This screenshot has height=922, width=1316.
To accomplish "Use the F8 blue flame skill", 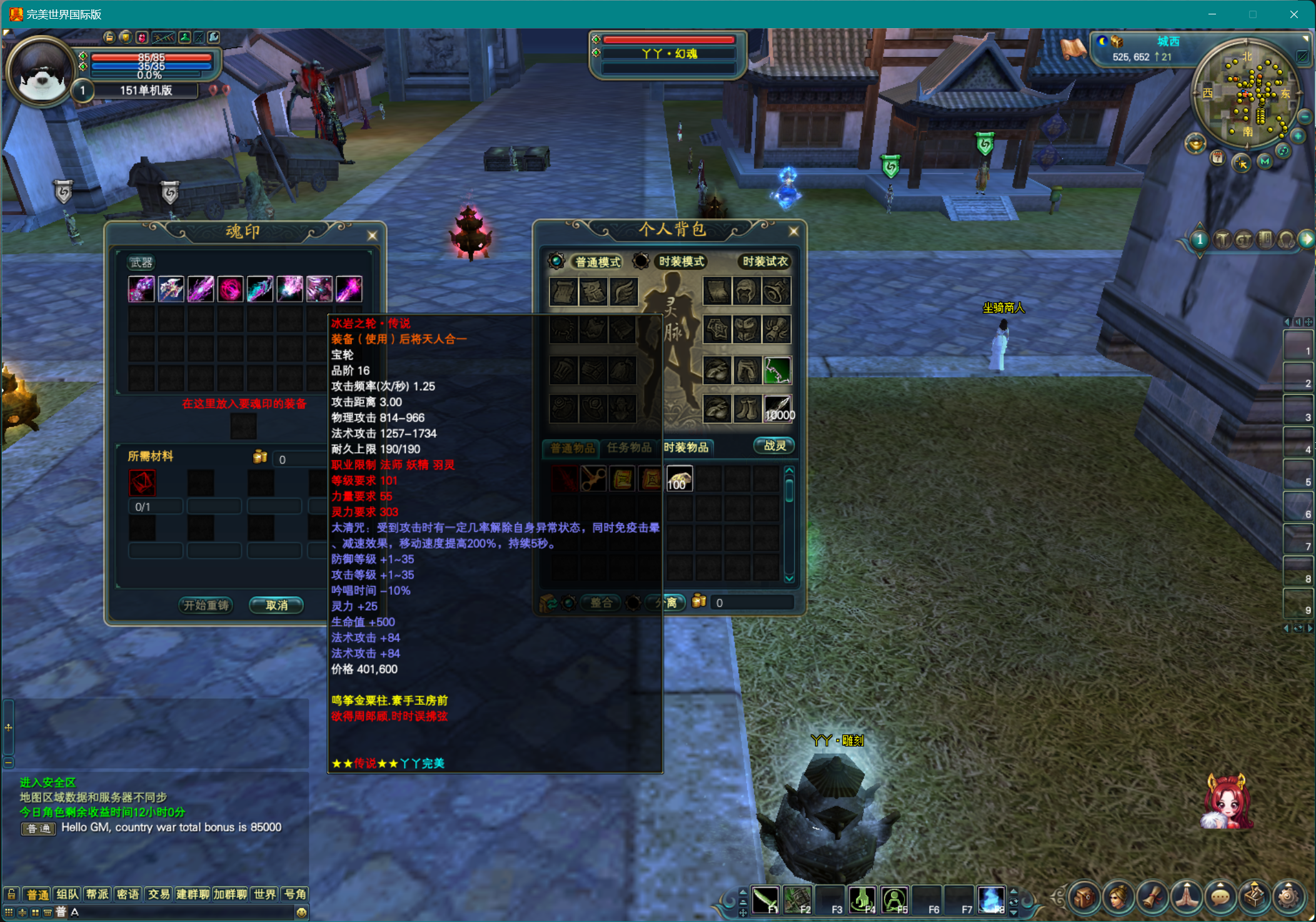I will tap(990, 900).
